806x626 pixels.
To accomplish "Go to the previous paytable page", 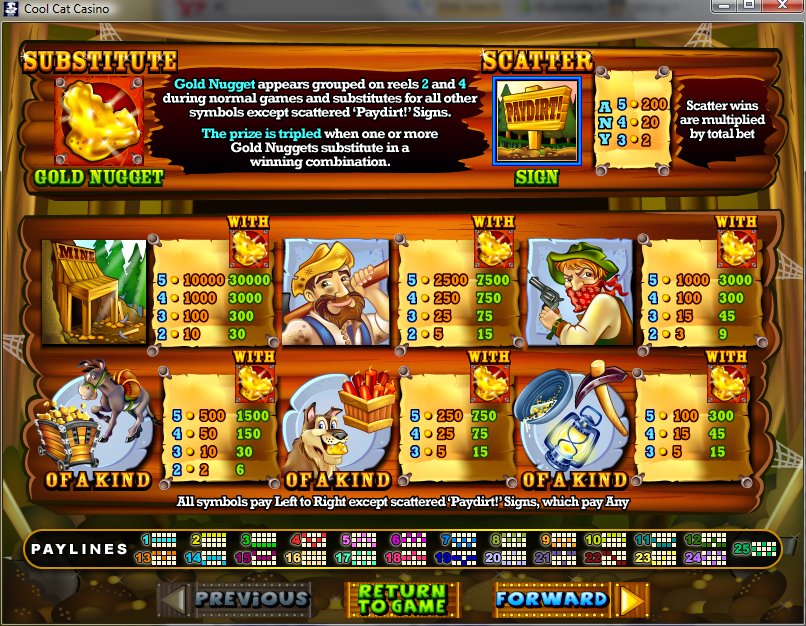I will pyautogui.click(x=236, y=599).
